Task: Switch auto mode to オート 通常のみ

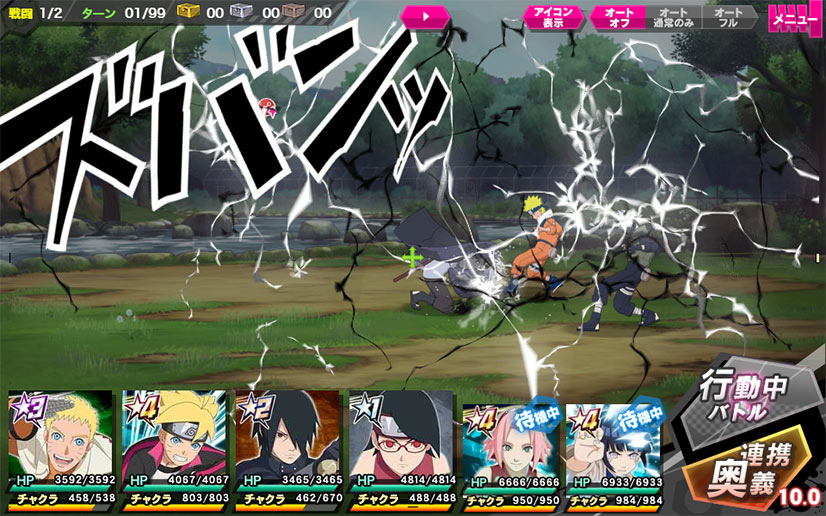Action: (x=673, y=18)
